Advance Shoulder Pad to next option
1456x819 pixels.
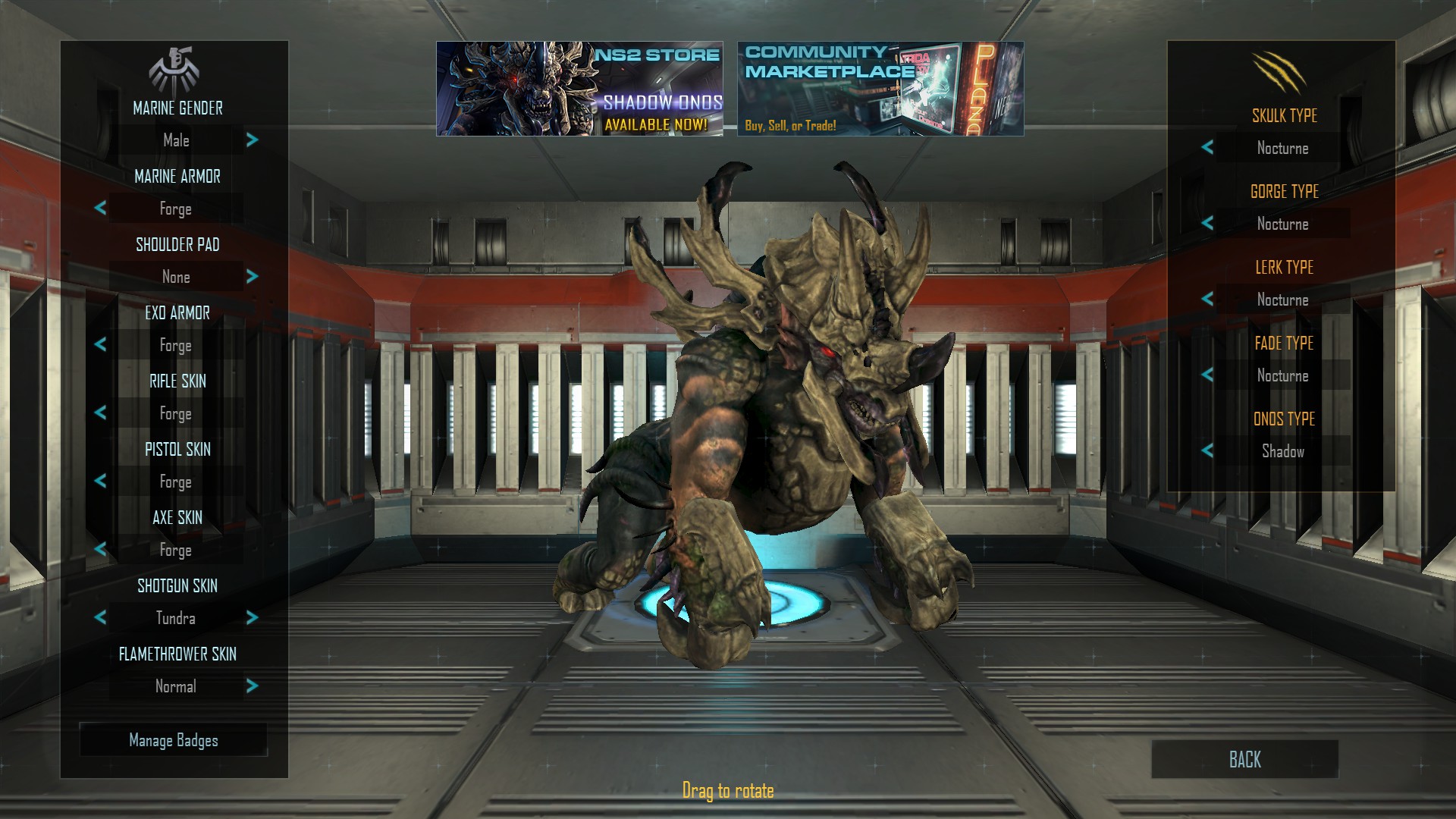(252, 277)
